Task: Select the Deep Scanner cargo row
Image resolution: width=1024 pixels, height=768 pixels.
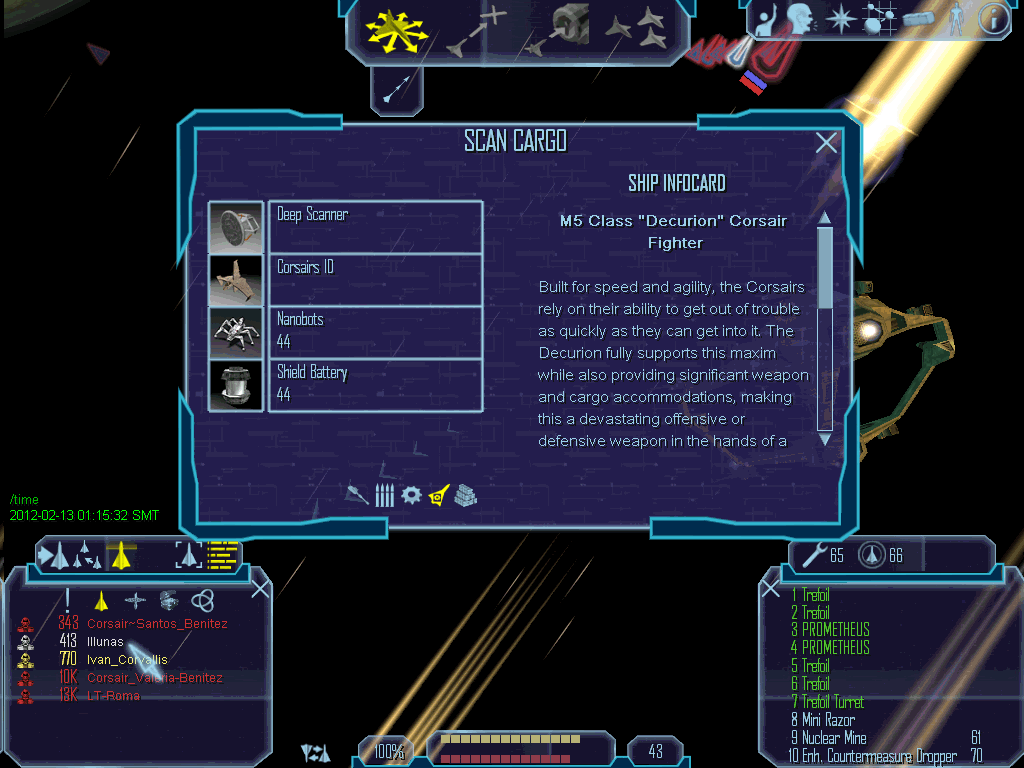Action: coord(375,227)
